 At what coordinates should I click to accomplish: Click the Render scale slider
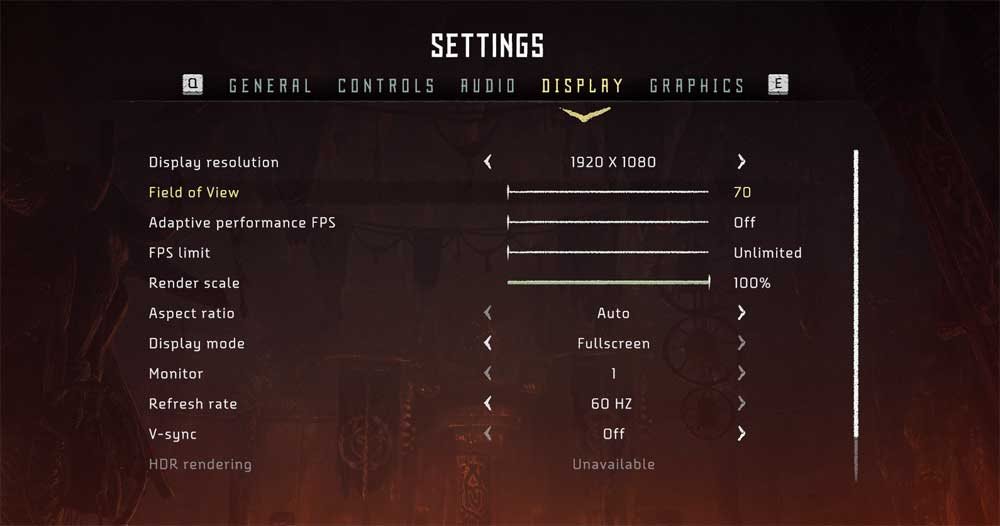[608, 283]
